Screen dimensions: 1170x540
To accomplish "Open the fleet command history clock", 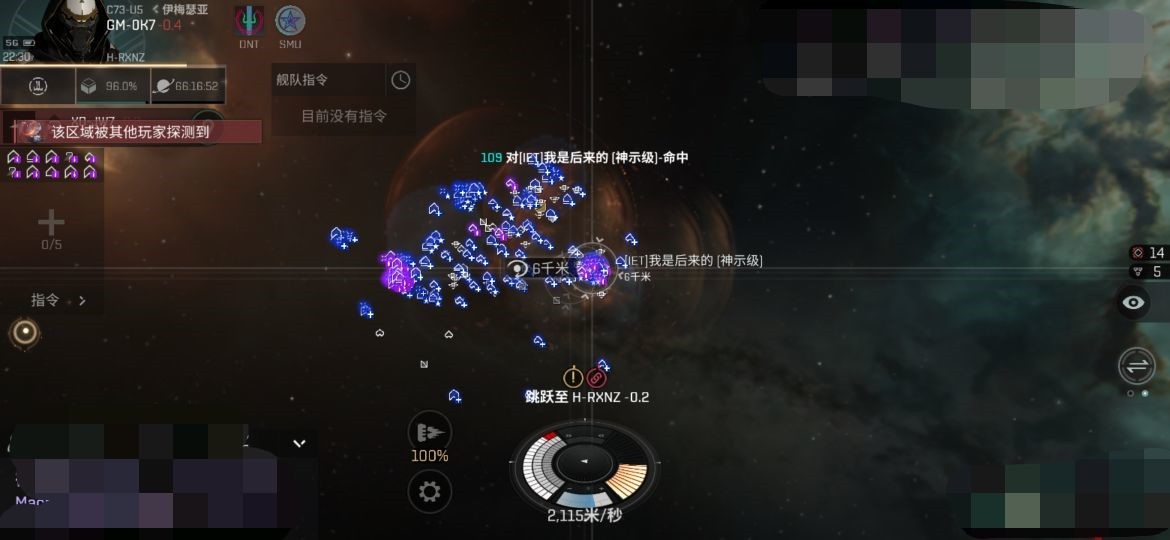I will click(400, 80).
